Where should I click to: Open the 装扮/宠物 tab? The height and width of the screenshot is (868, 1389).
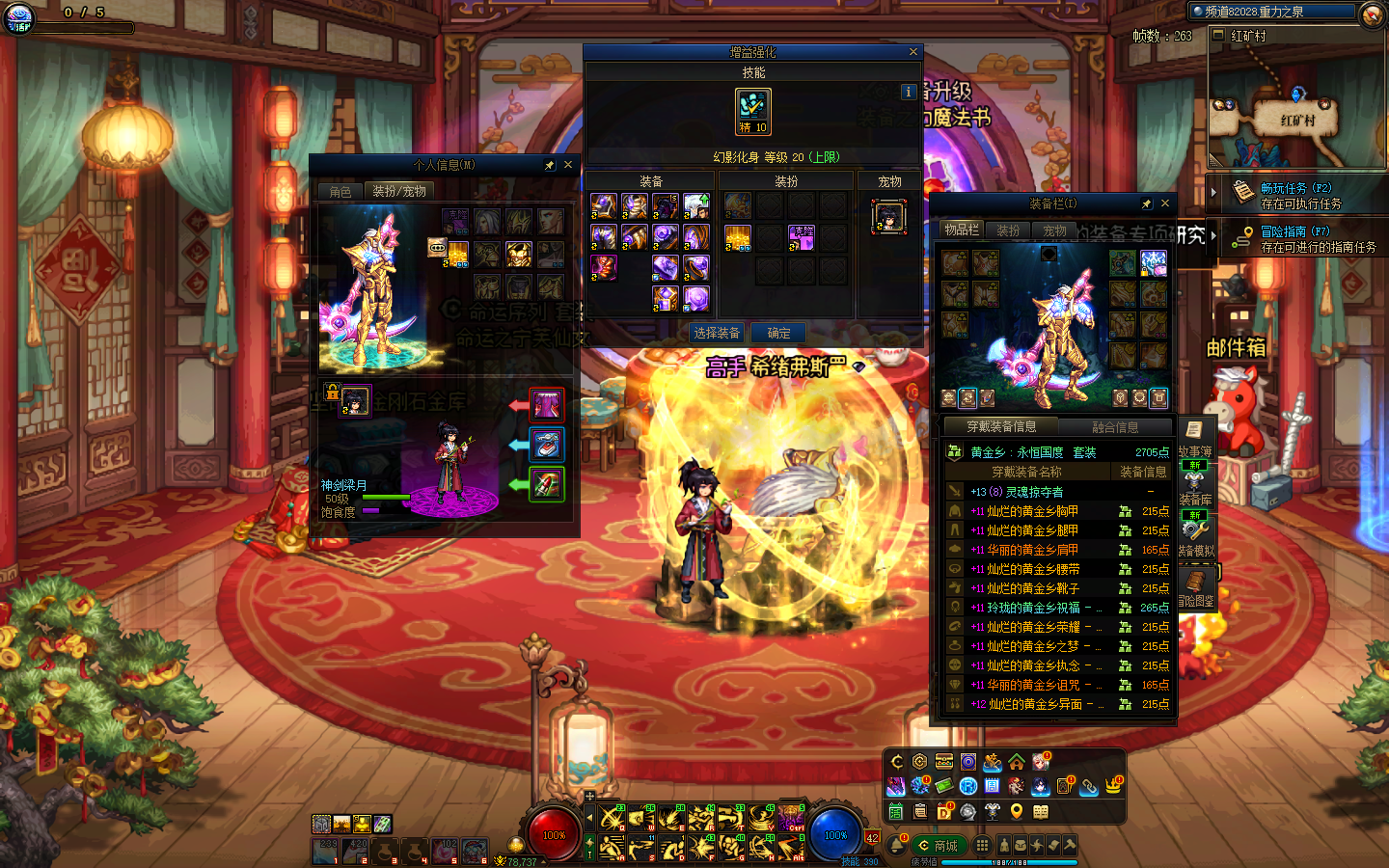coord(399,192)
